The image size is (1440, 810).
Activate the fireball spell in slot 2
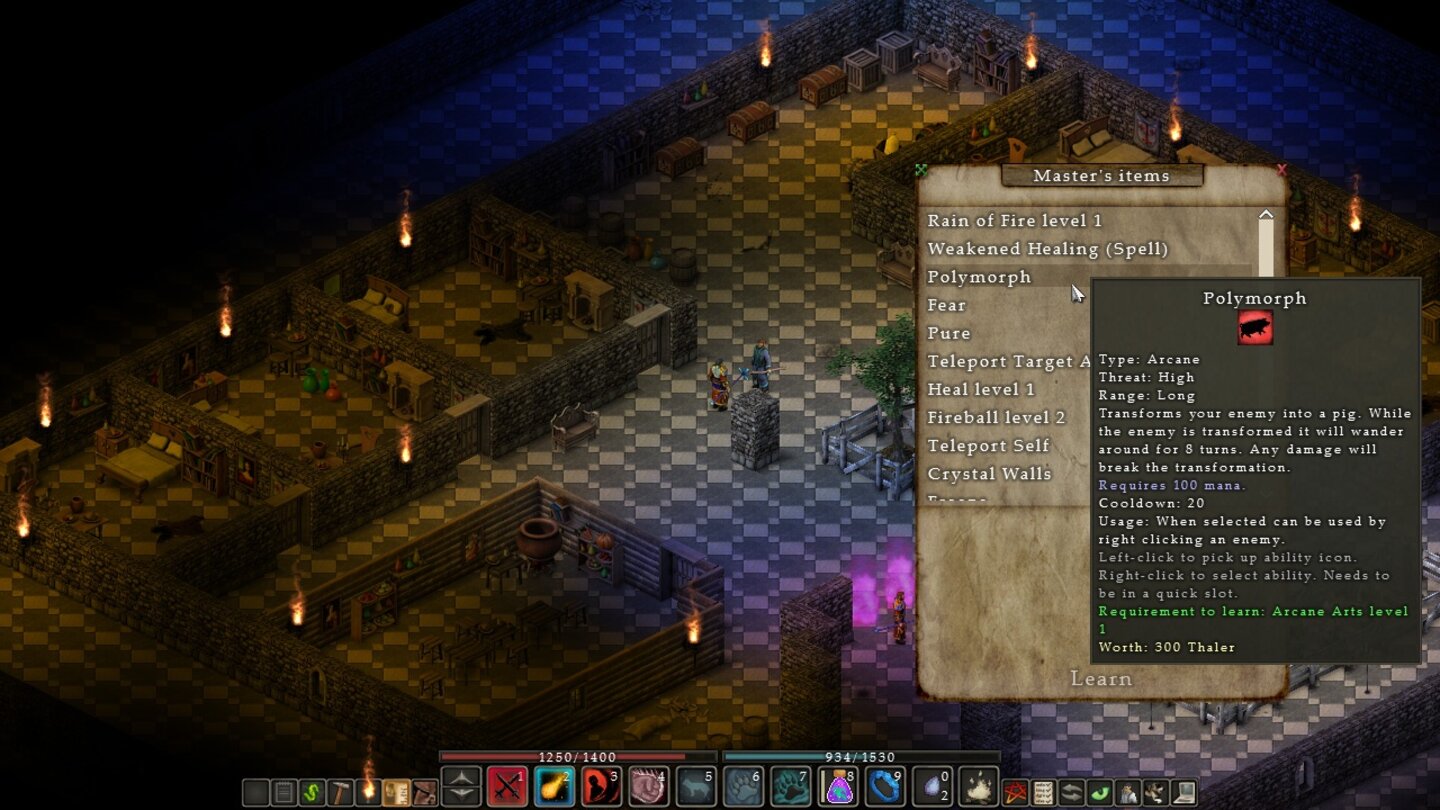[554, 787]
